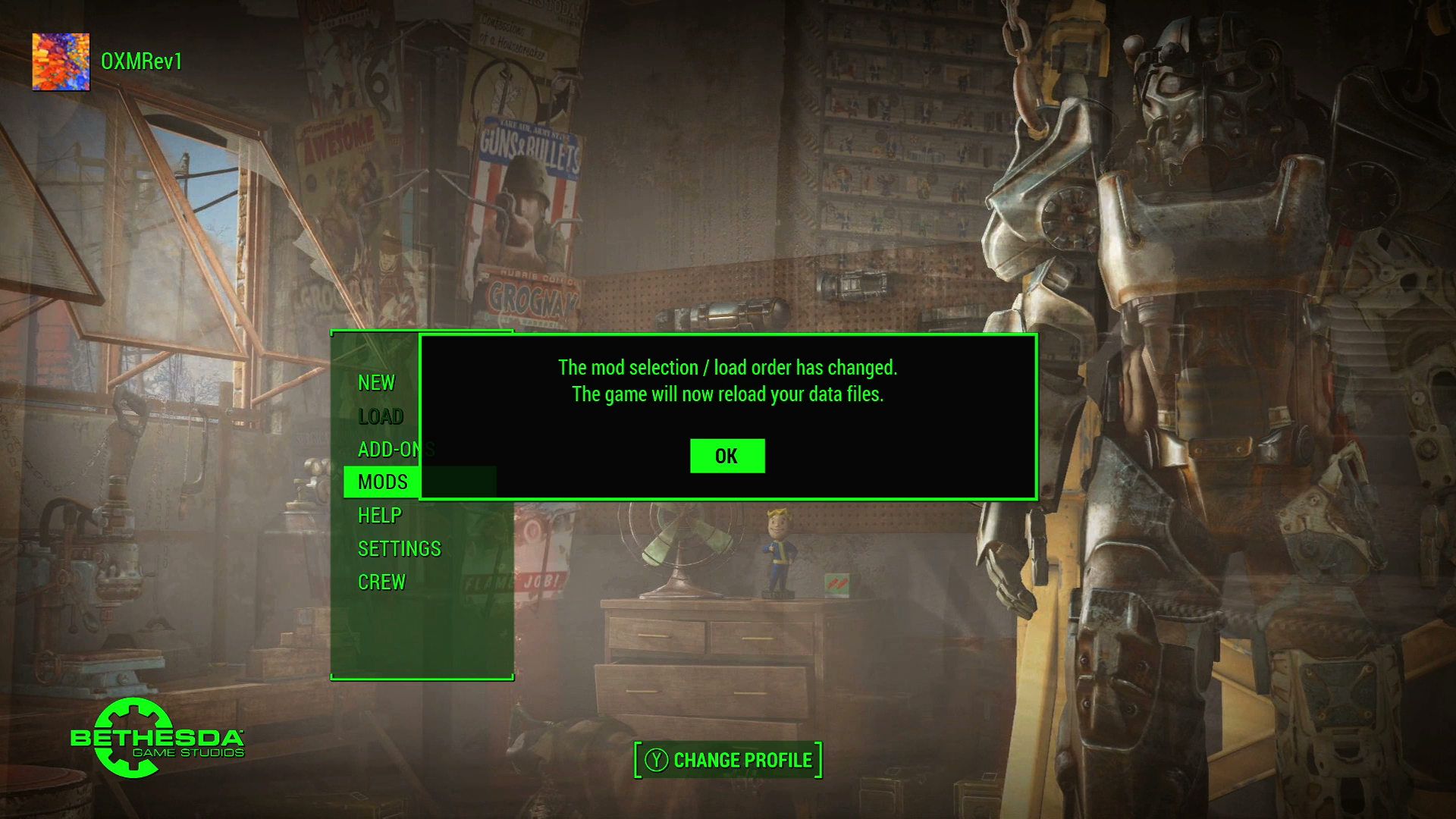
Task: Start a NEW game
Action: (x=376, y=383)
